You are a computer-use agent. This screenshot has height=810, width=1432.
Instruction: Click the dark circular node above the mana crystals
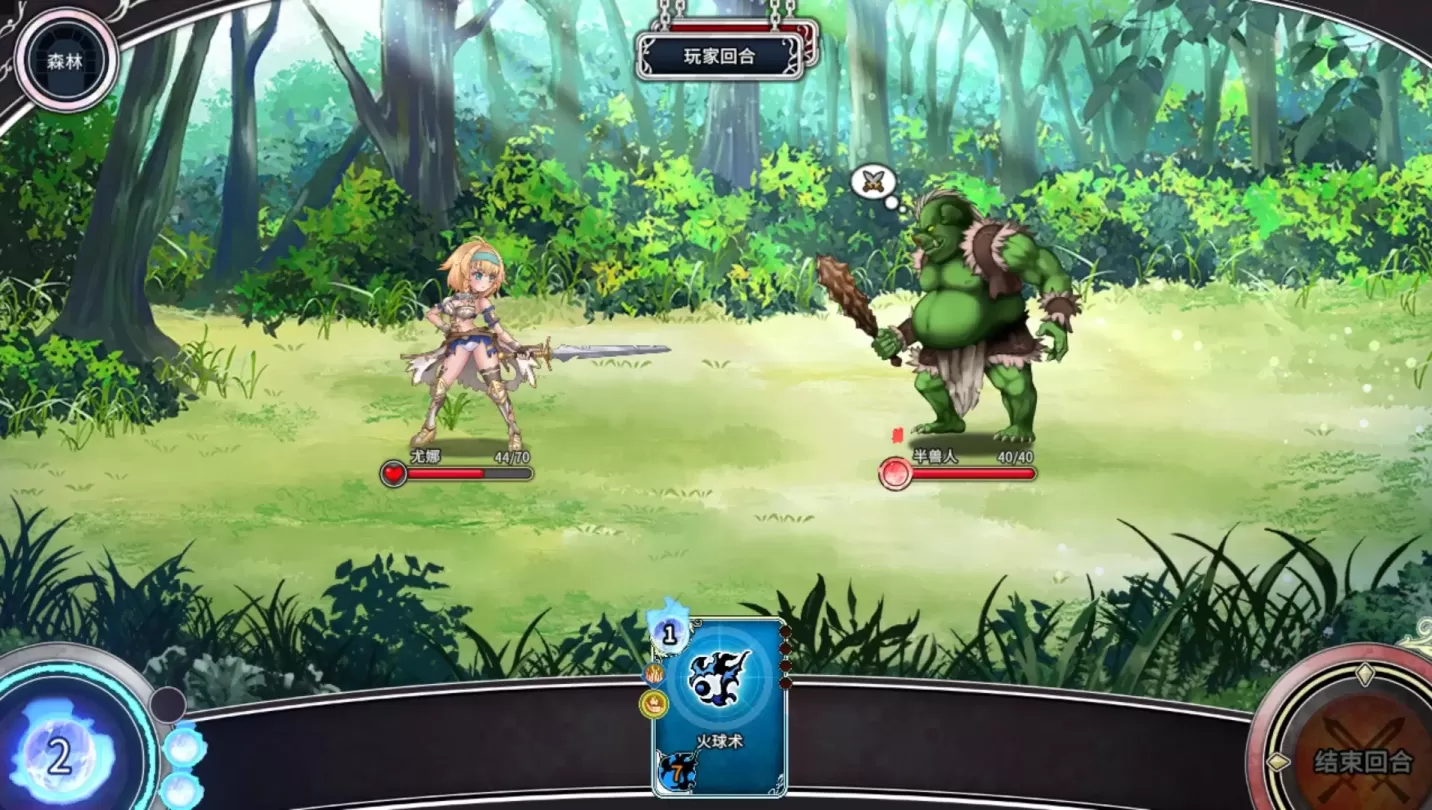click(x=166, y=706)
